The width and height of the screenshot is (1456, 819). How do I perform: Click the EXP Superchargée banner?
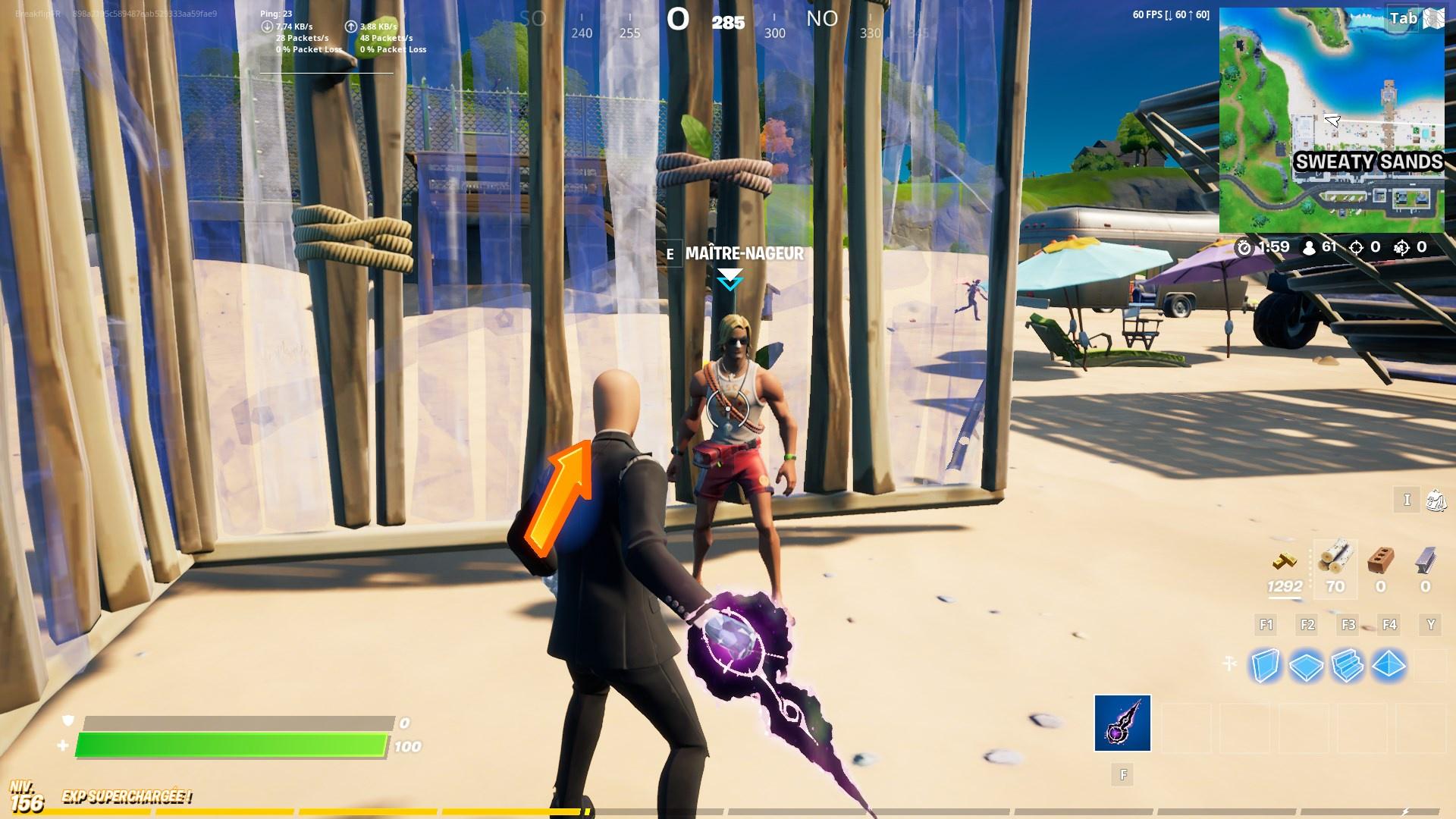coord(125,797)
